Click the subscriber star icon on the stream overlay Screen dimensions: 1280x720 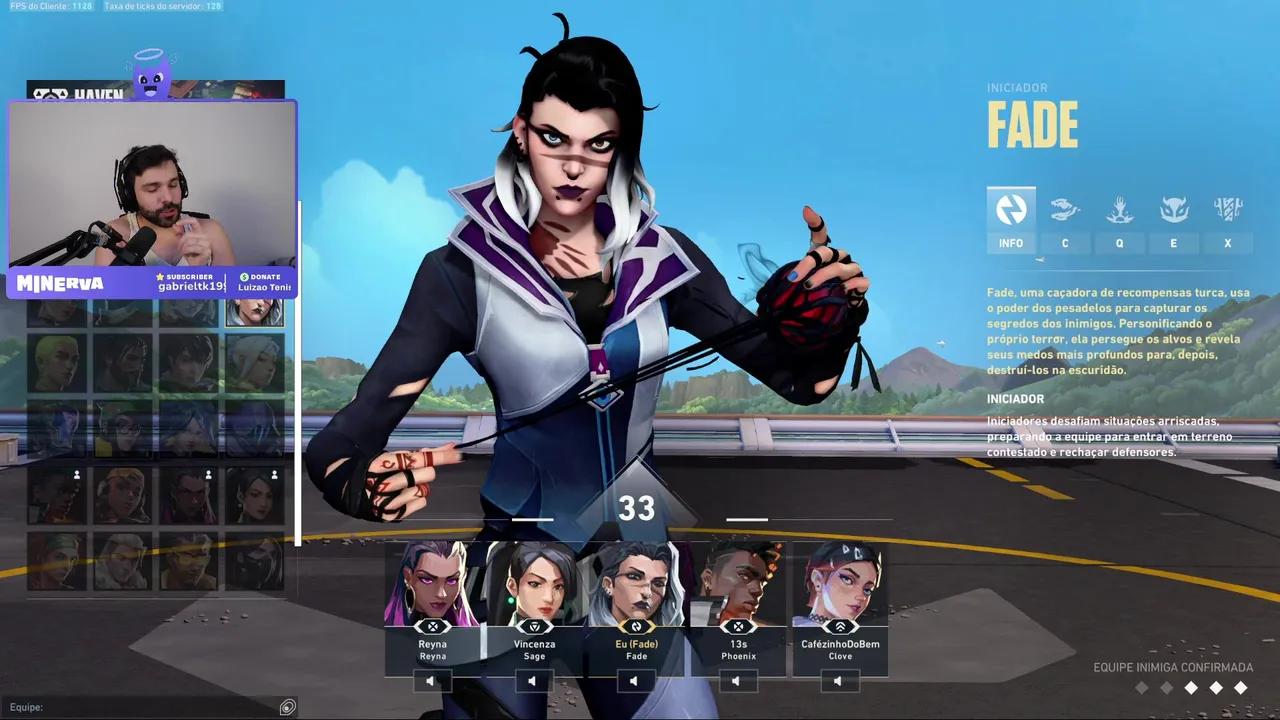tap(159, 277)
